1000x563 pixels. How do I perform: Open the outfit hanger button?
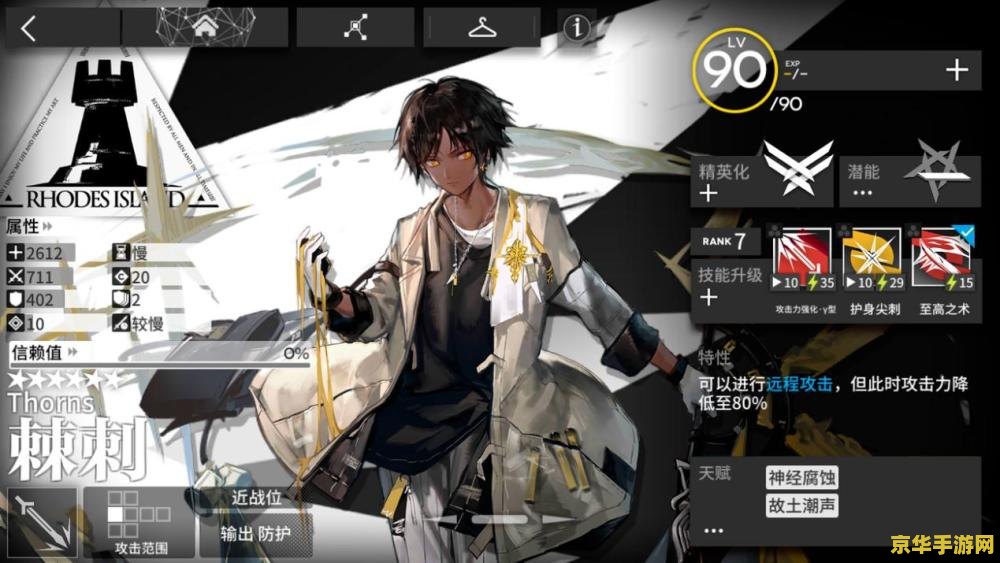(x=484, y=28)
